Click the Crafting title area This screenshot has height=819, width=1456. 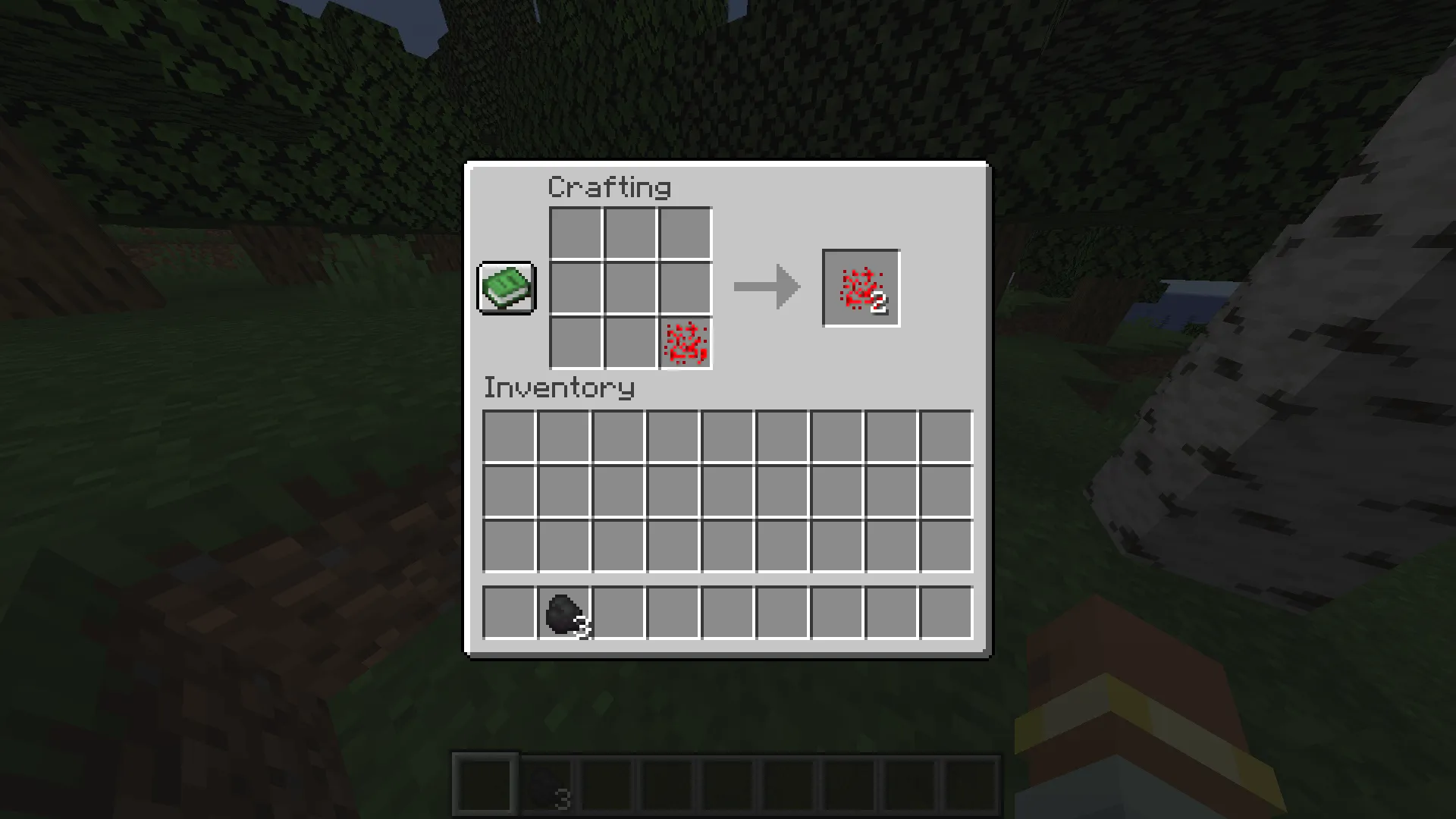[609, 187]
